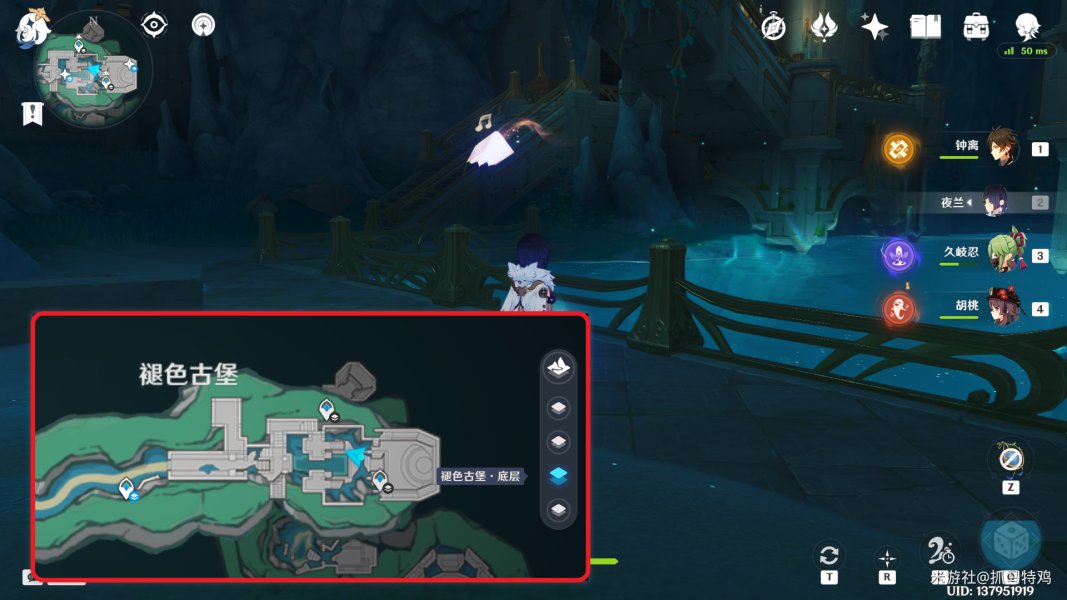The image size is (1067, 600).
Task: Switch to party member 钟离
Action: click(x=1001, y=148)
